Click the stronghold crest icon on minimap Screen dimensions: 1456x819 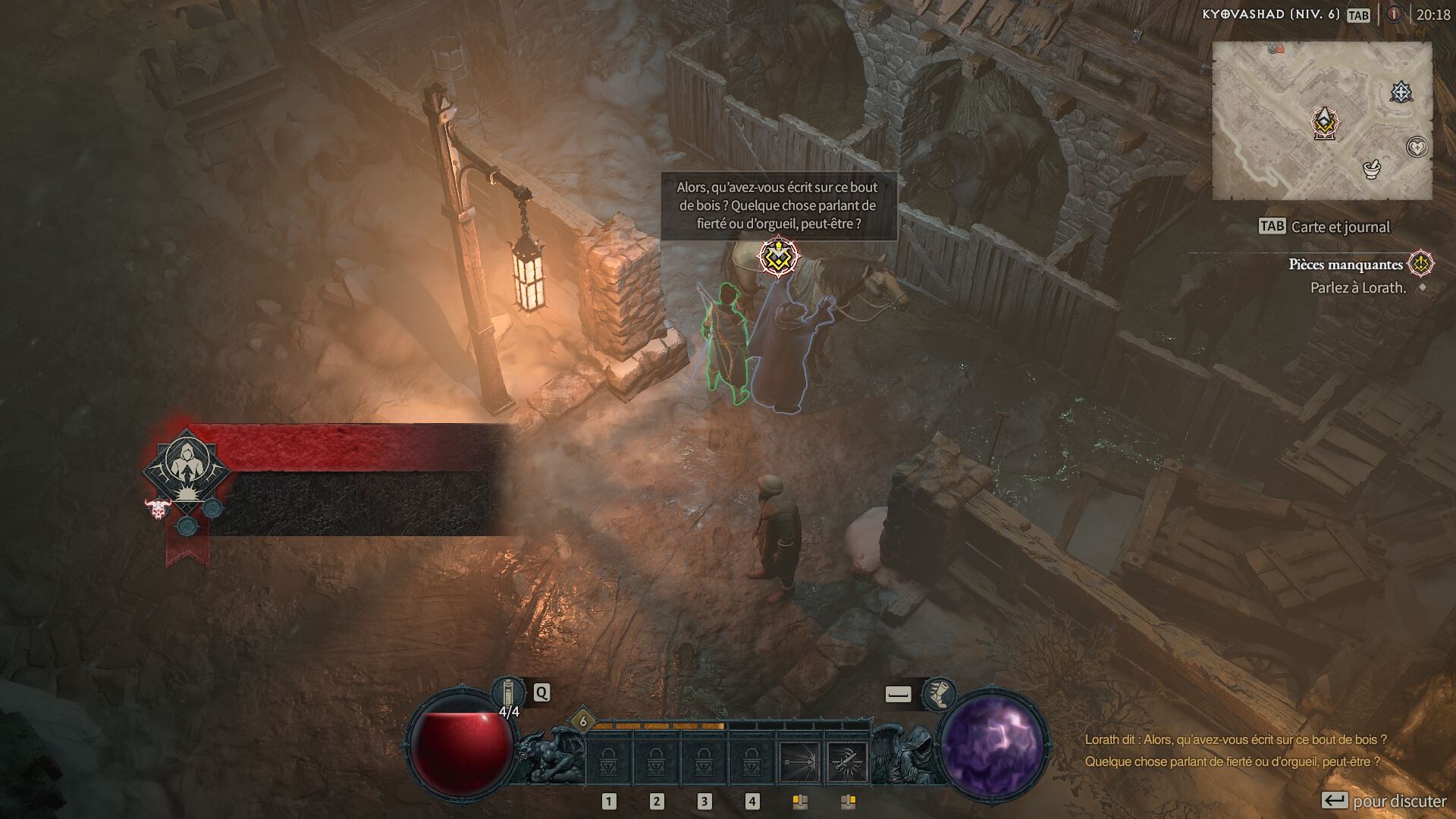point(1401,91)
